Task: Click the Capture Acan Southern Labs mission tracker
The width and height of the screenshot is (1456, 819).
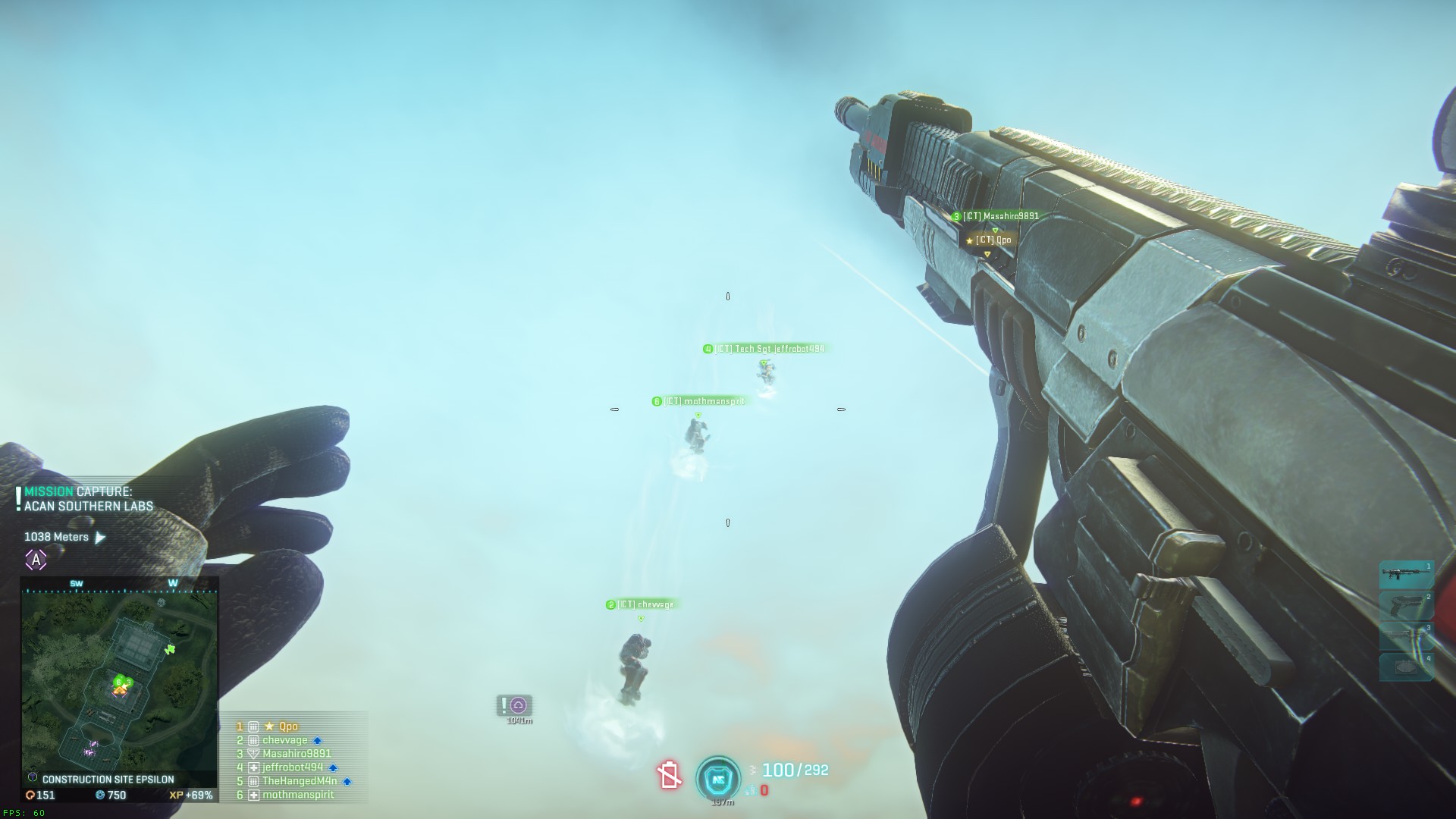Action: (88, 499)
